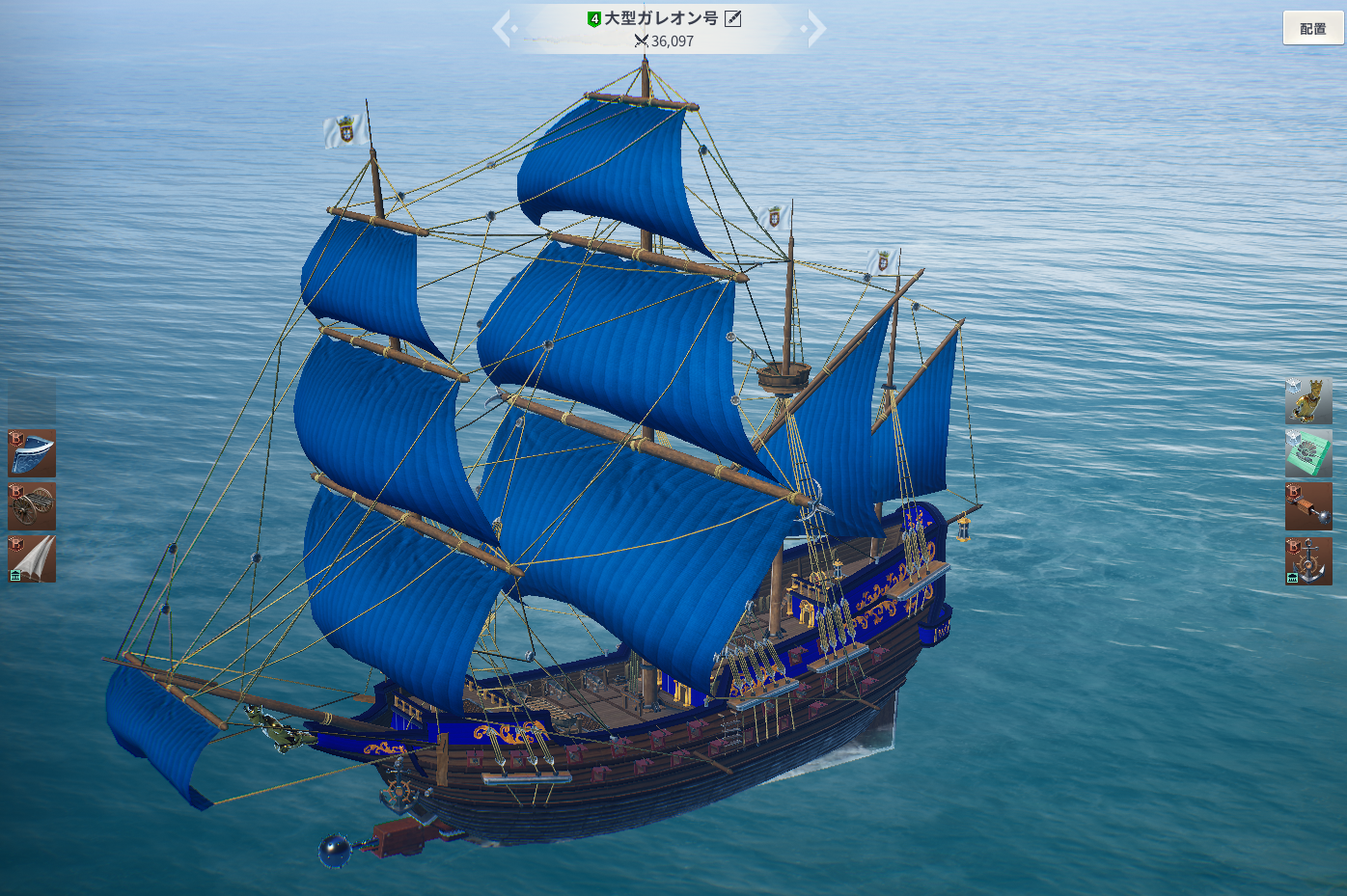This screenshot has width=1347, height=896.
Task: Select the golden figurehead slot
Action: point(1308,400)
